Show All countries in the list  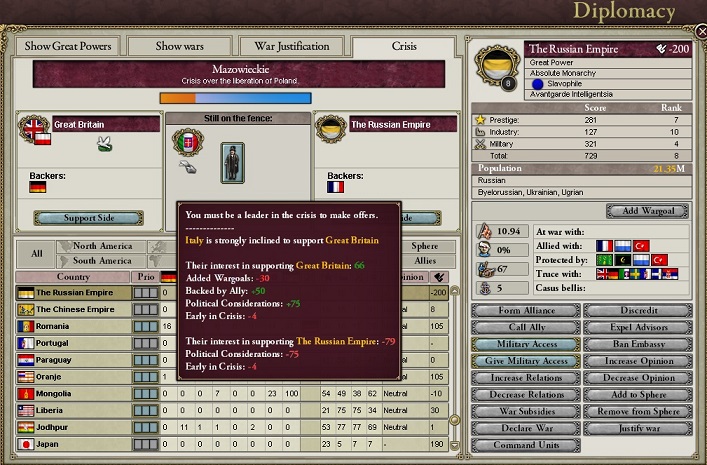tap(37, 253)
